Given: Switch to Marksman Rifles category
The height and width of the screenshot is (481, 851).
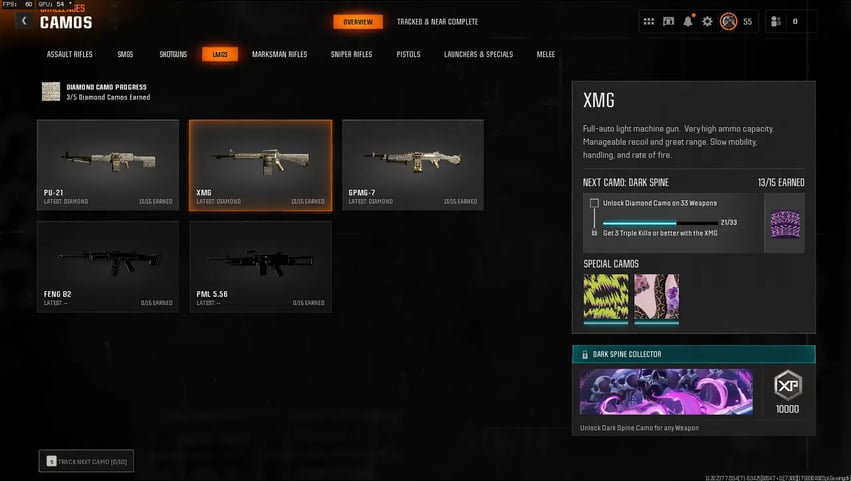Looking at the screenshot, I should (x=279, y=54).
